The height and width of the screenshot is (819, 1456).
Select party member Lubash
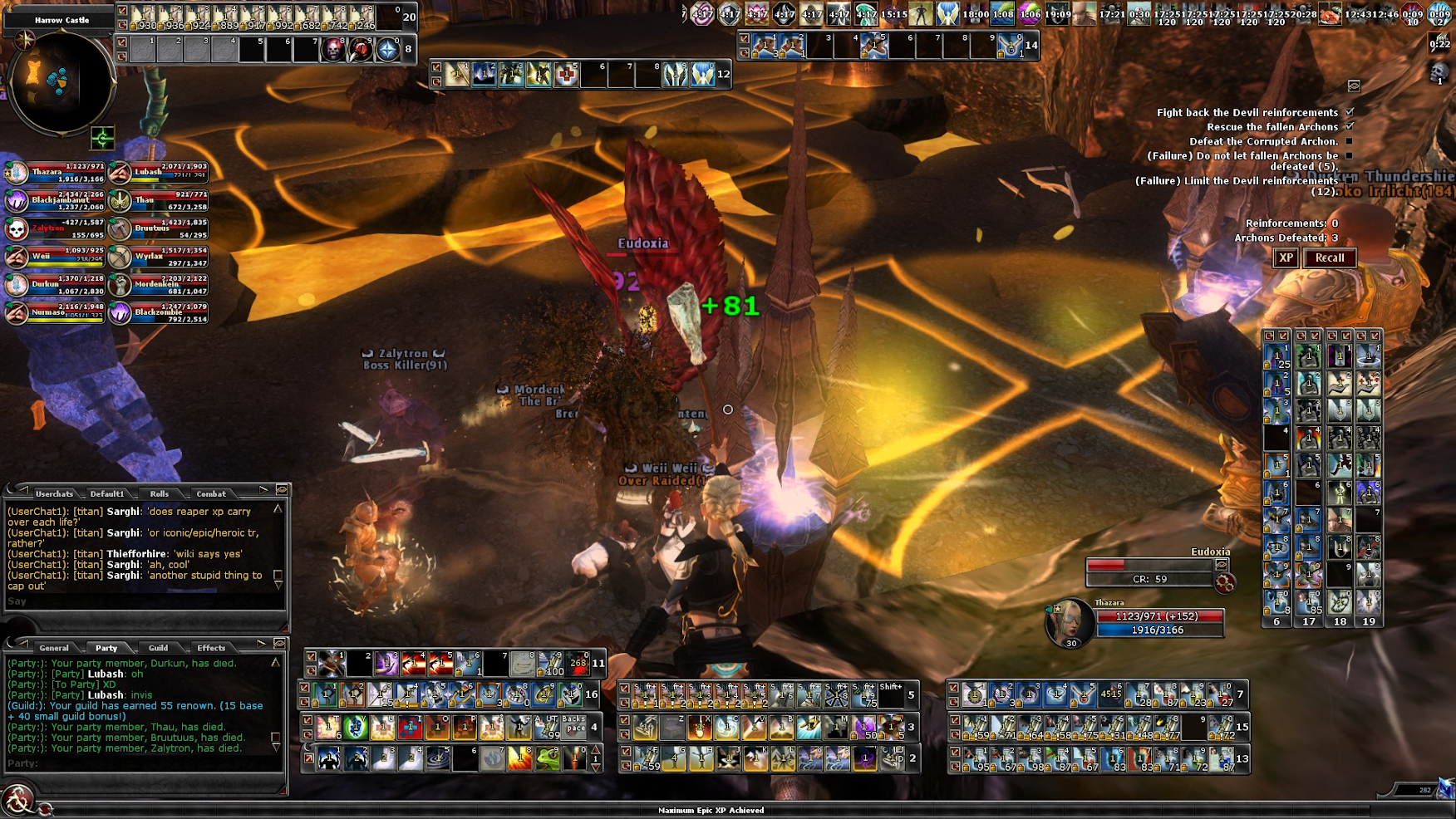159,173
